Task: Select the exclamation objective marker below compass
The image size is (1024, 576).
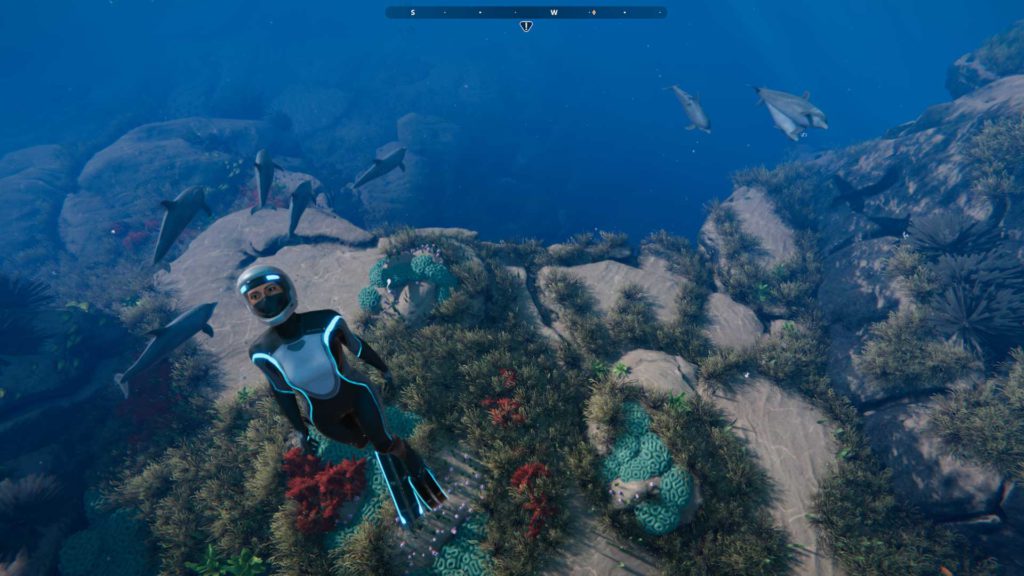Action: (x=526, y=26)
